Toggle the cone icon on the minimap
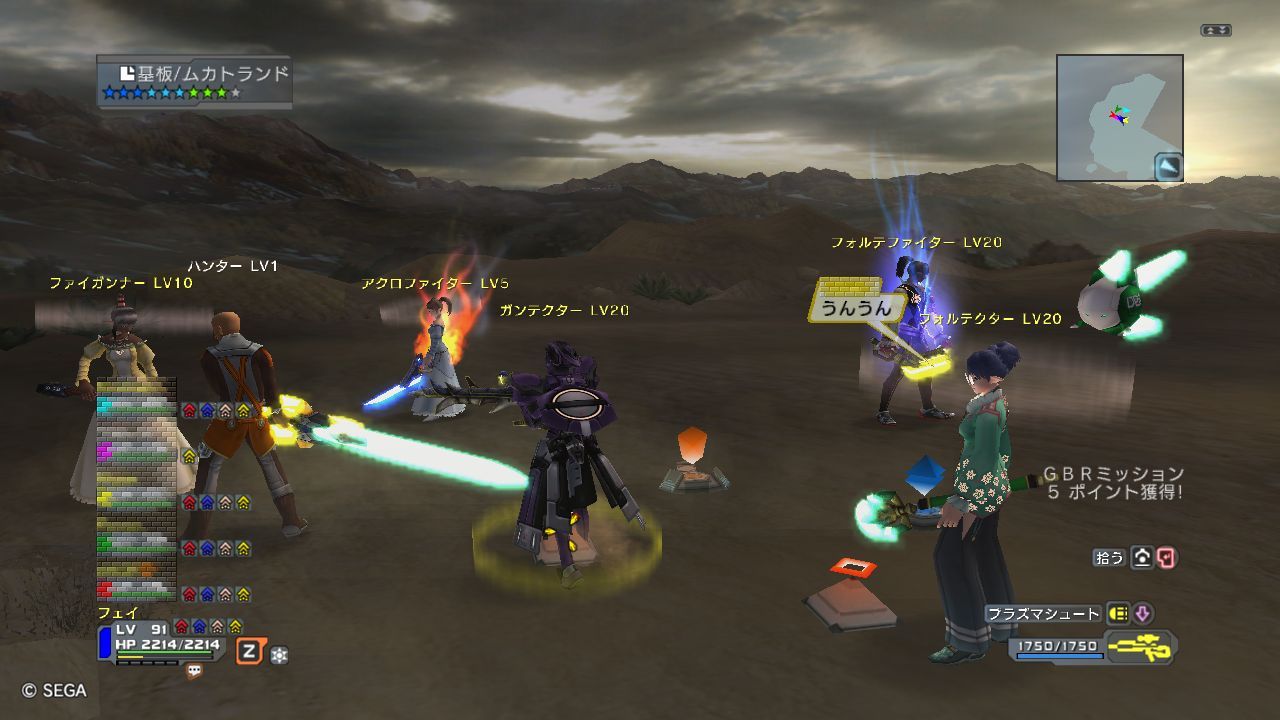The width and height of the screenshot is (1280, 720). 1168,166
